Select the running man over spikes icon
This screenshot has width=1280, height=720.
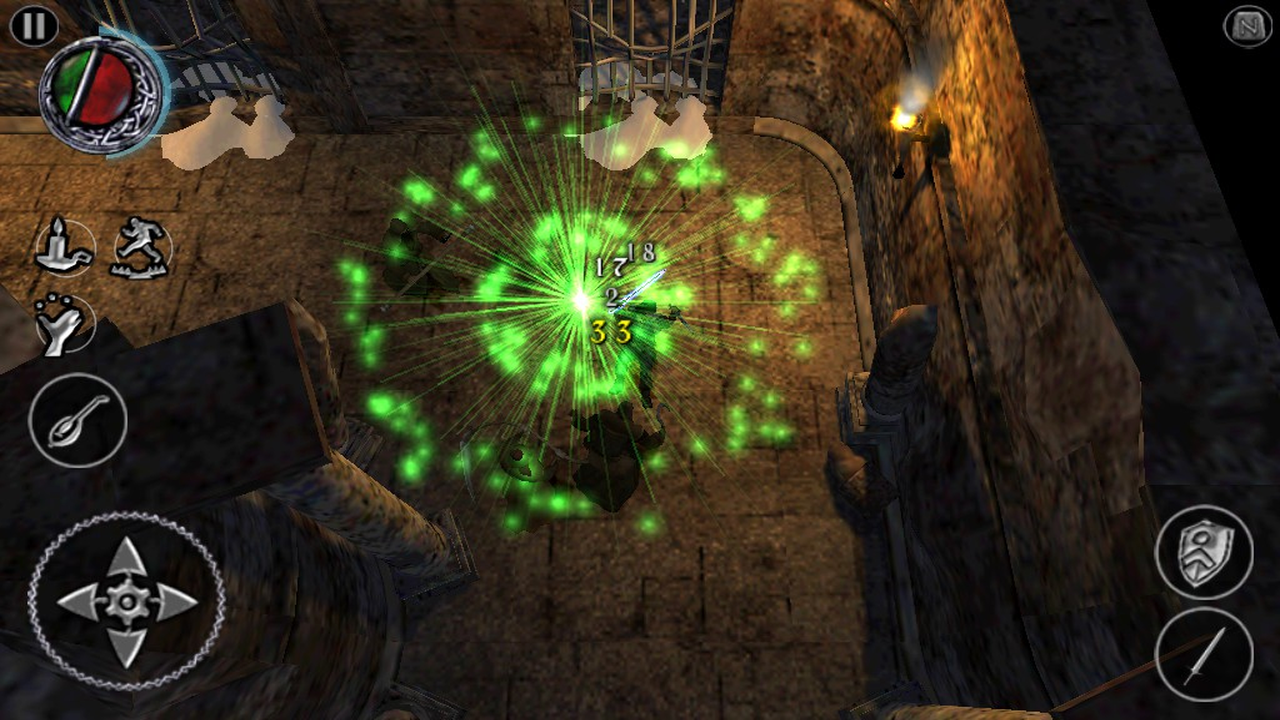click(x=141, y=246)
